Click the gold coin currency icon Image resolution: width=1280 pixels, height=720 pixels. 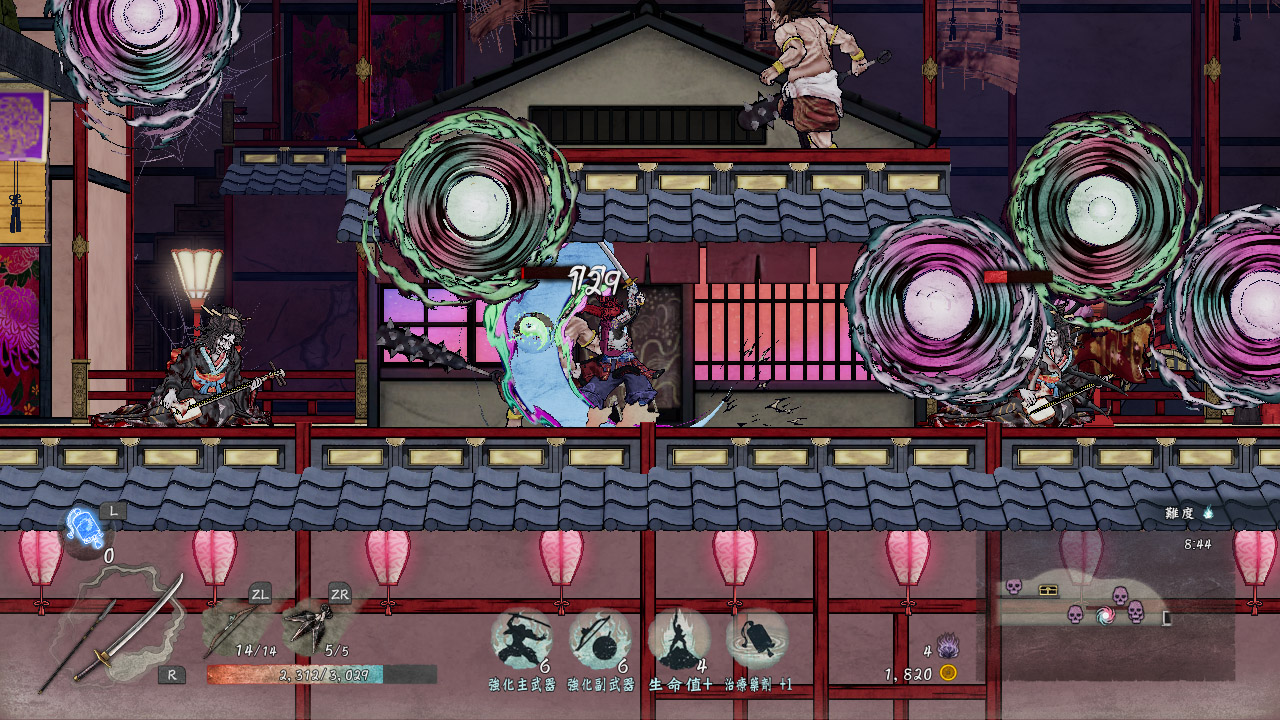click(x=948, y=673)
